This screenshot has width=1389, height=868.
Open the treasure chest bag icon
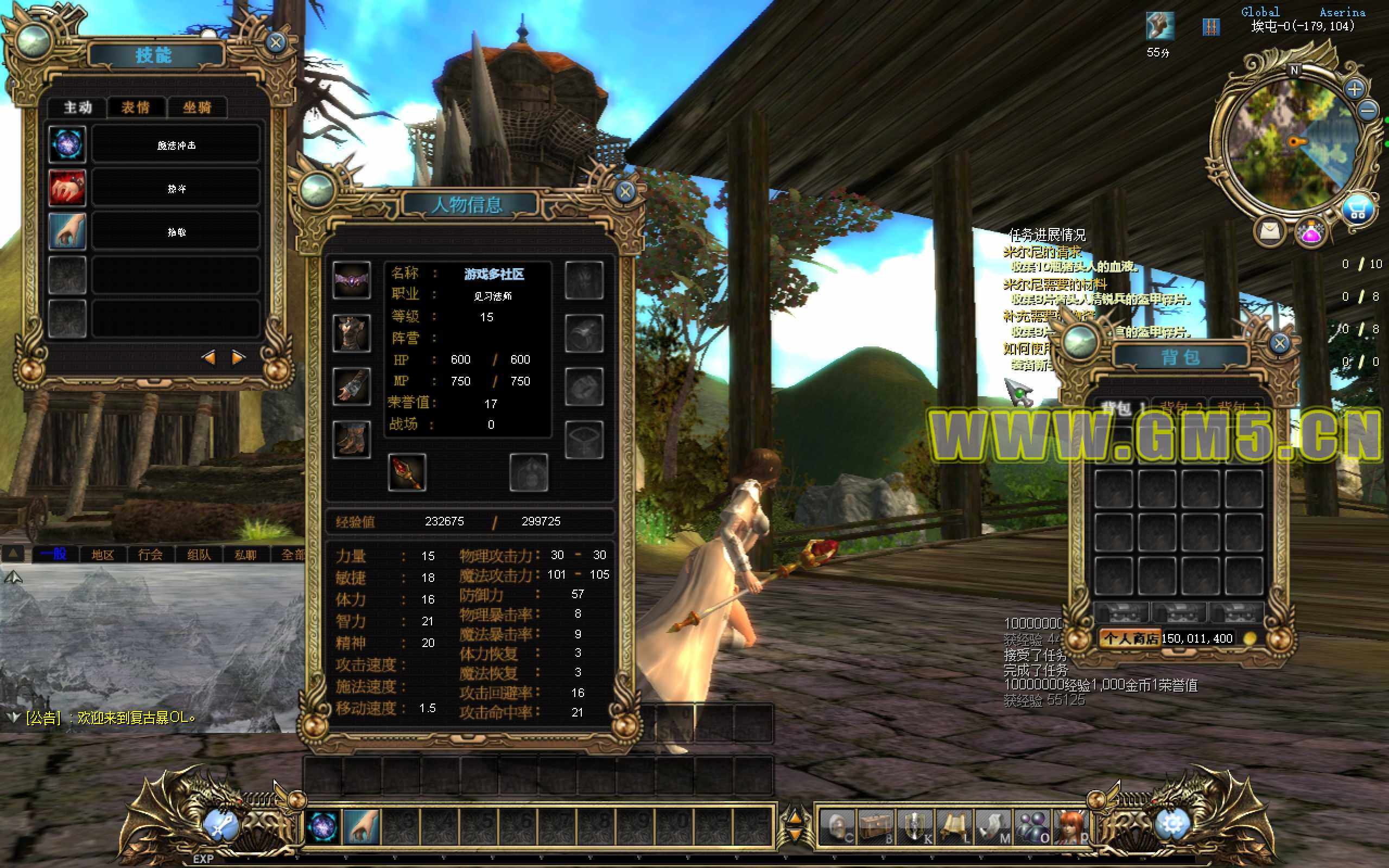pos(876,827)
